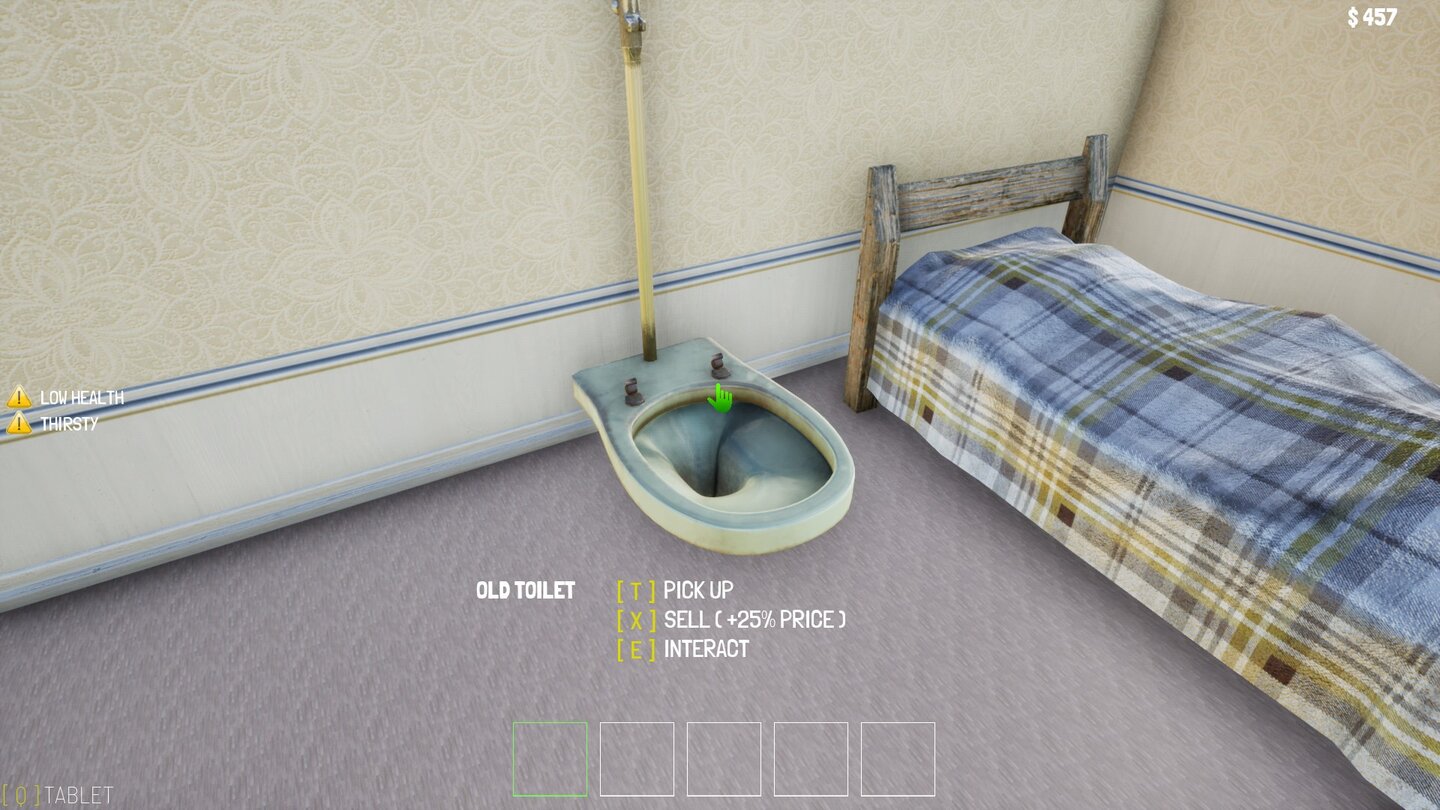Expand the Pick Up interaction prompt
This screenshot has height=810, width=1440.
676,589
